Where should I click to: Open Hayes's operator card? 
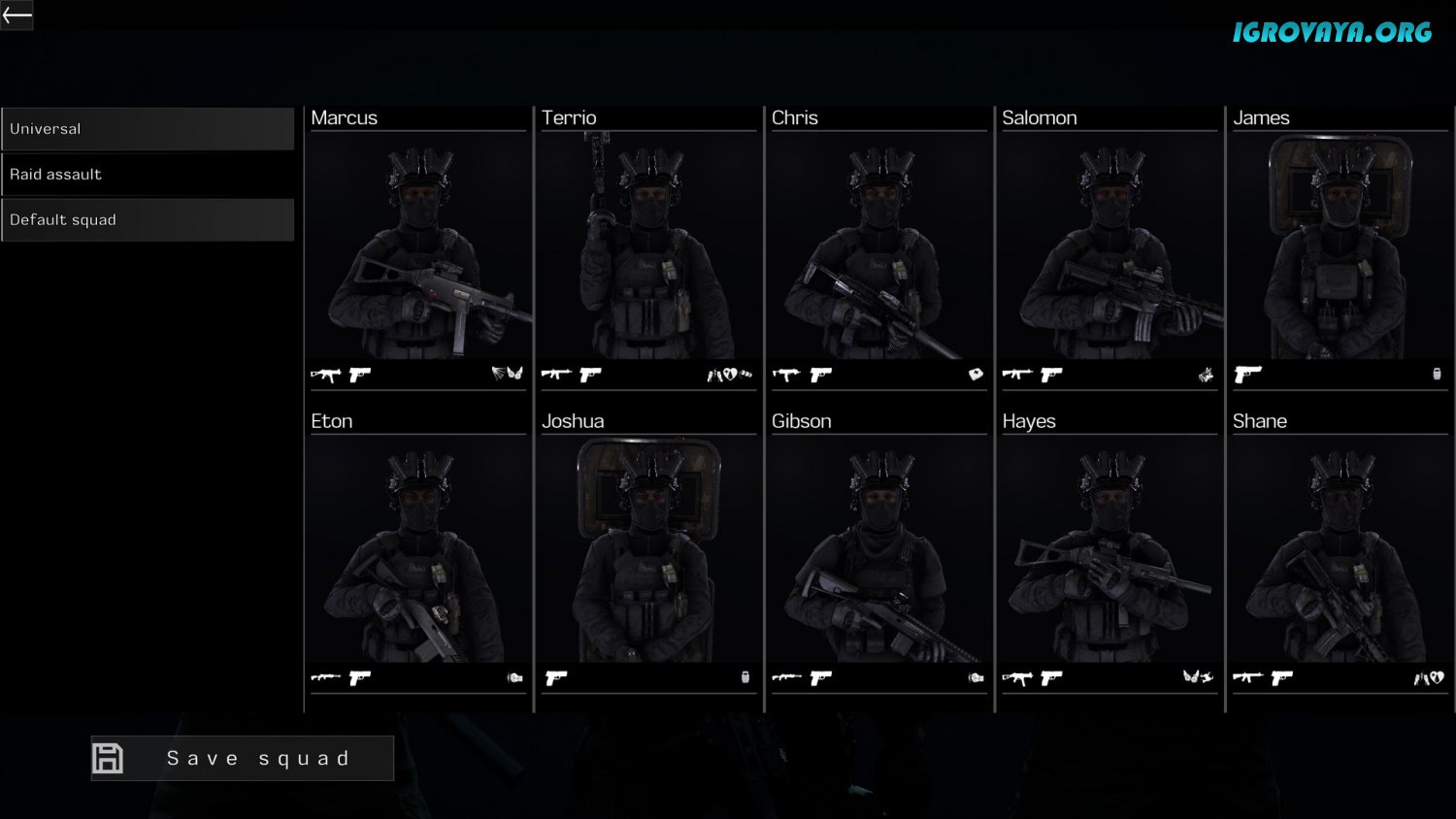coord(1109,551)
